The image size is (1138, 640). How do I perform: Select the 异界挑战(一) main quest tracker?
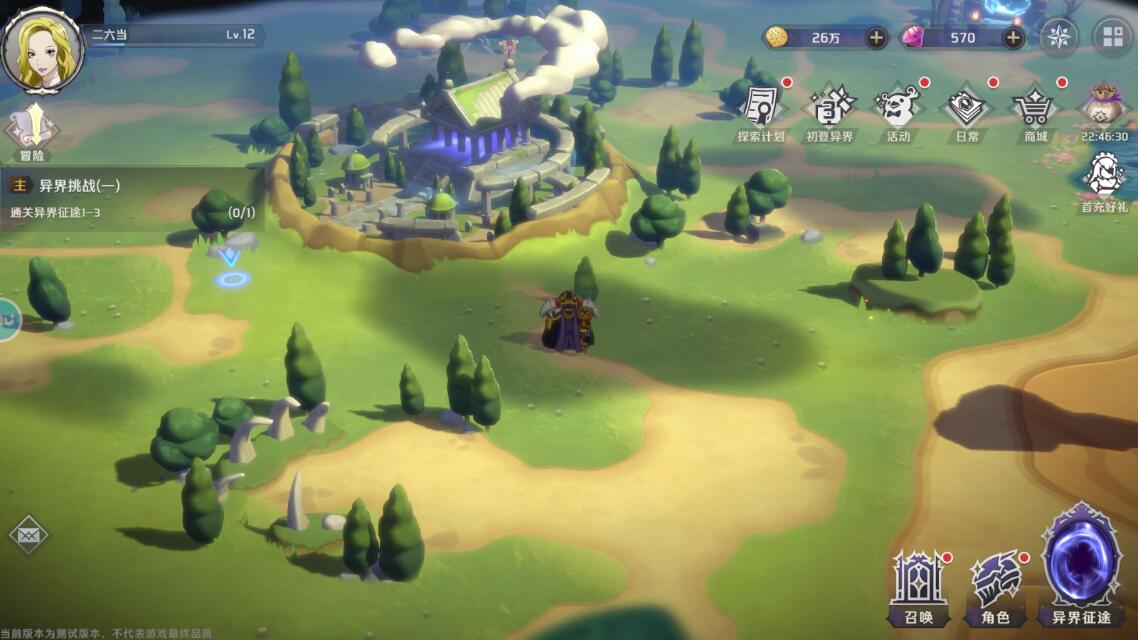click(130, 197)
